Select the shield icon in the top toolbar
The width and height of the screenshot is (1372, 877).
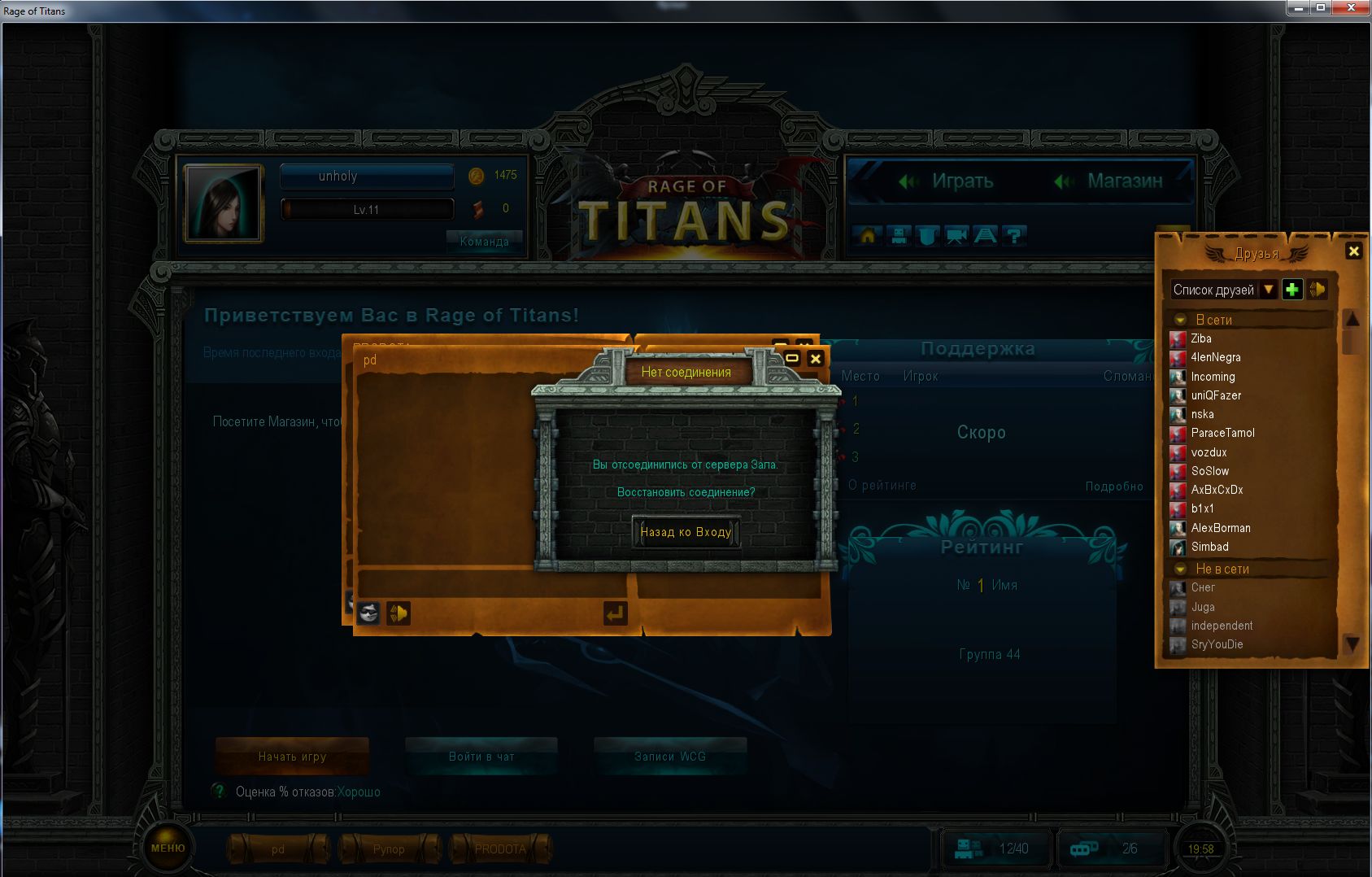click(927, 237)
